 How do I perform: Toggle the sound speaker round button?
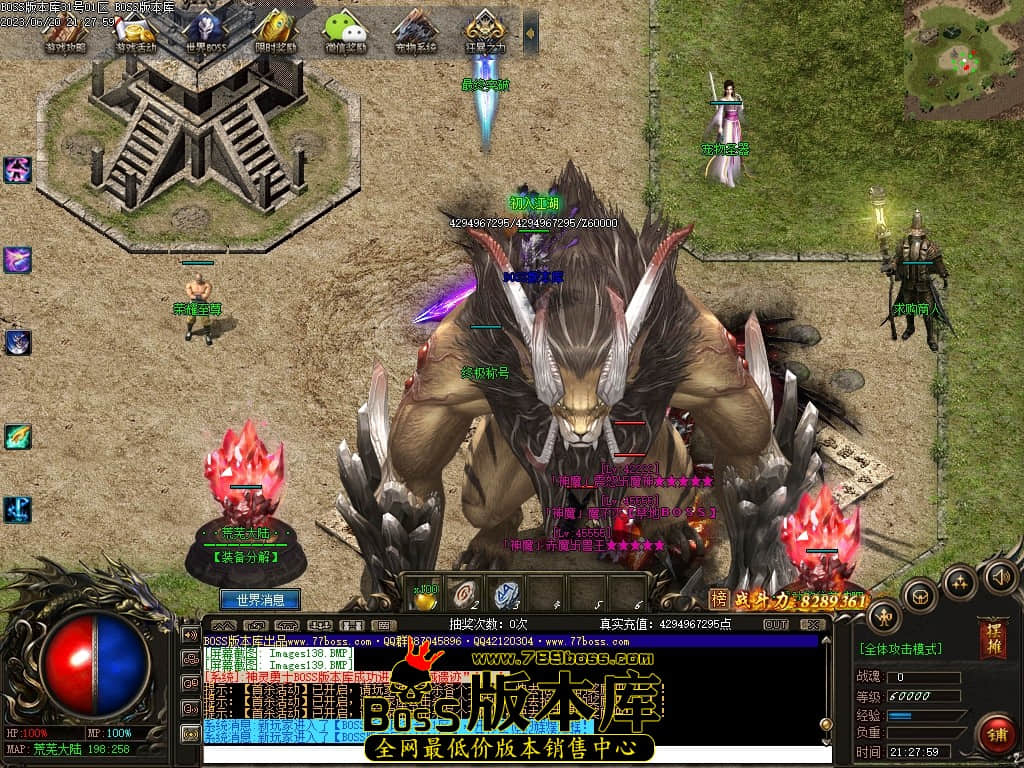(1001, 576)
